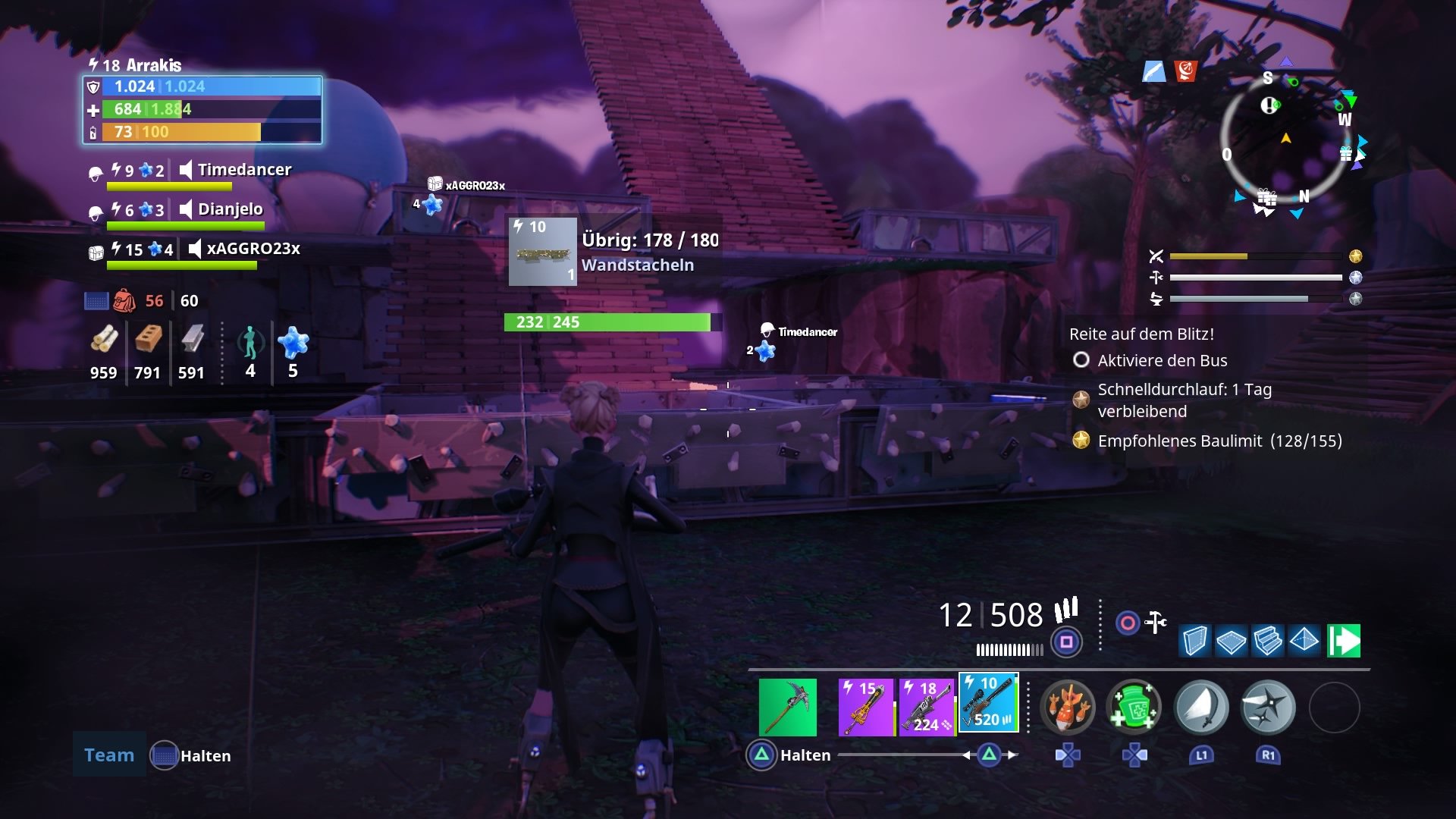Select the metal resource counter showing 591
1456x819 pixels.
pos(193,351)
